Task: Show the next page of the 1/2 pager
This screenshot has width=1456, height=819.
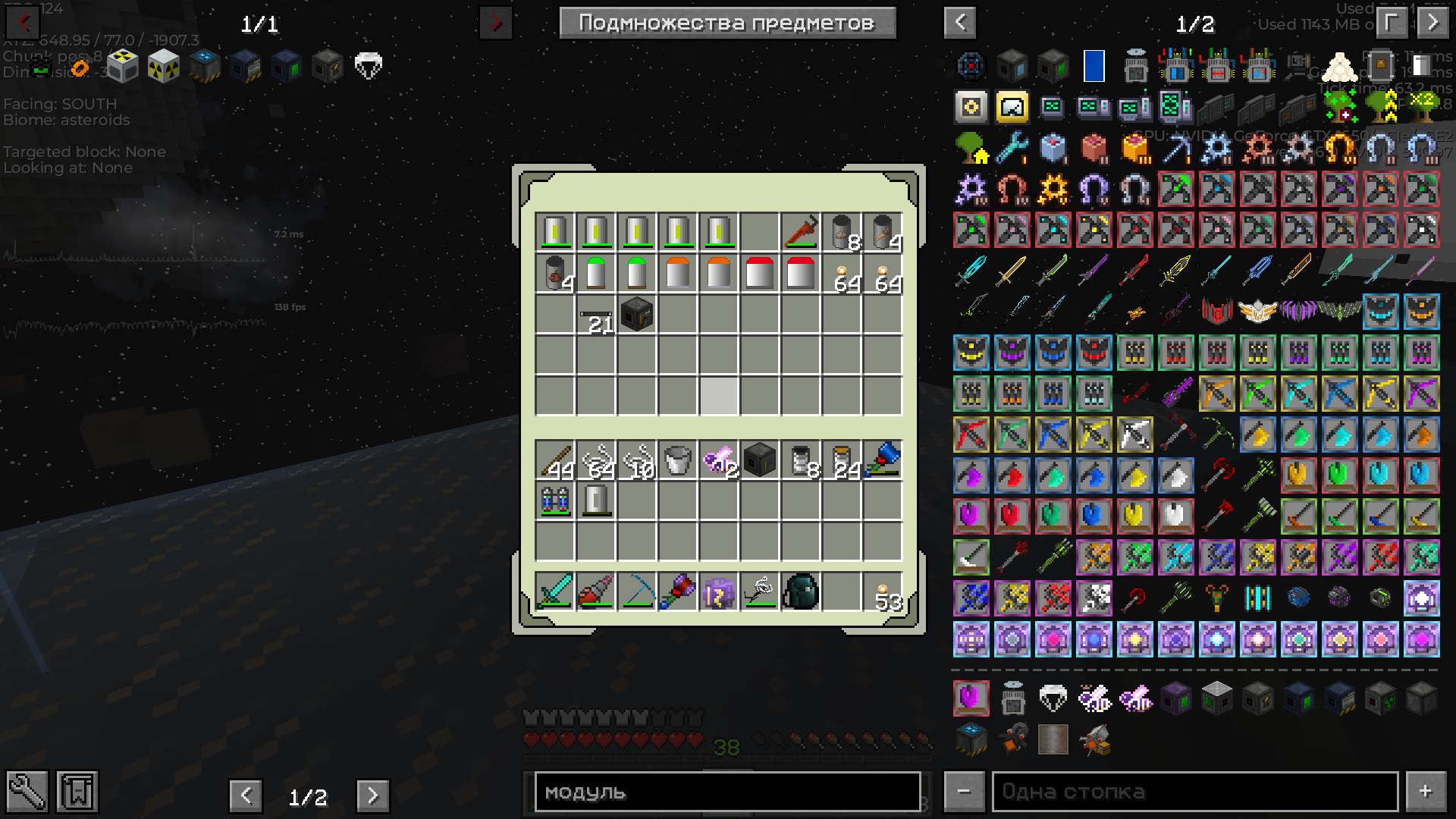Action: click(372, 795)
